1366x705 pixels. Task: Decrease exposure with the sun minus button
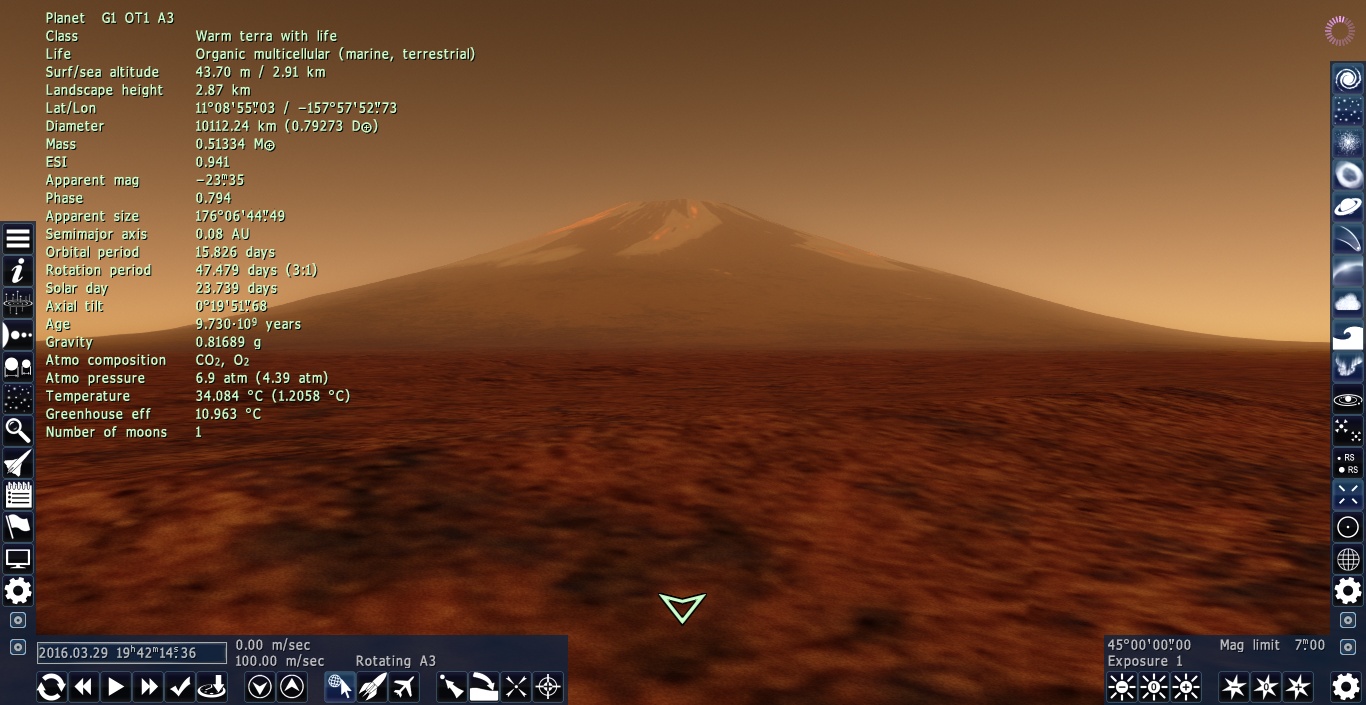(x=1122, y=687)
